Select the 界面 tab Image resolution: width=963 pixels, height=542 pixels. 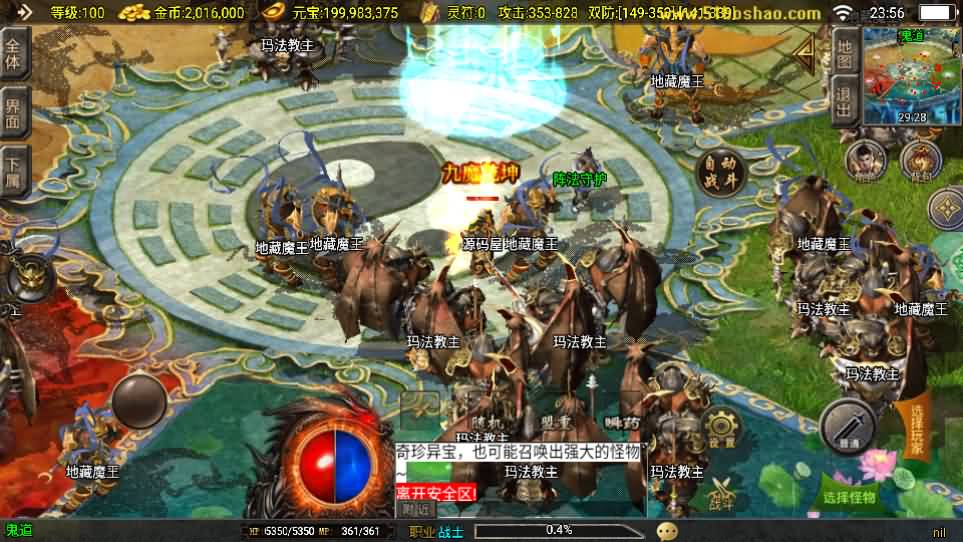pos(15,111)
